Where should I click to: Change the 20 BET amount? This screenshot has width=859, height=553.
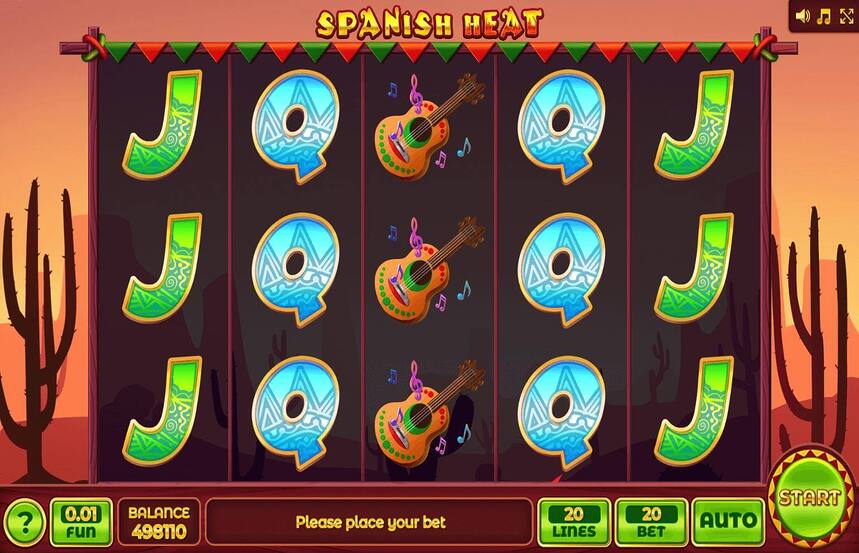pos(651,521)
